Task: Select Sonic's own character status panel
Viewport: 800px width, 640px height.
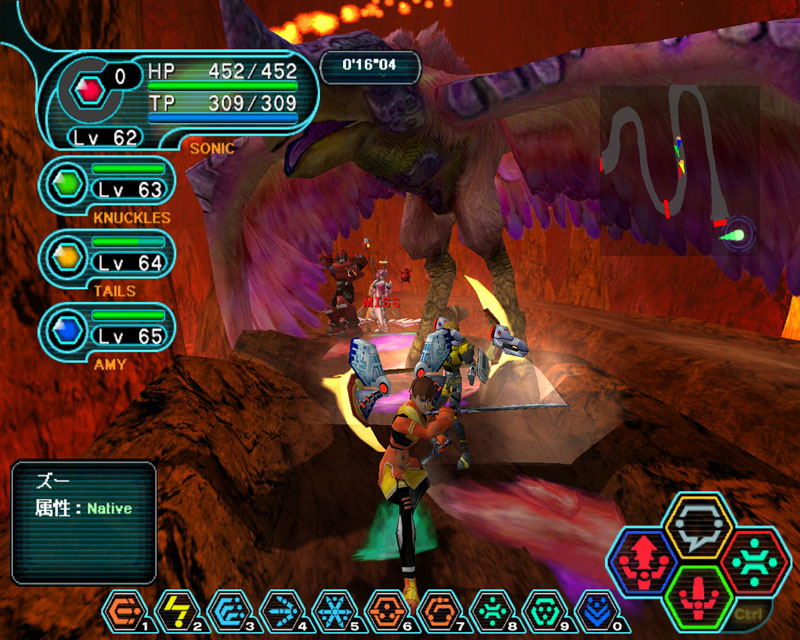Action: 180,98
